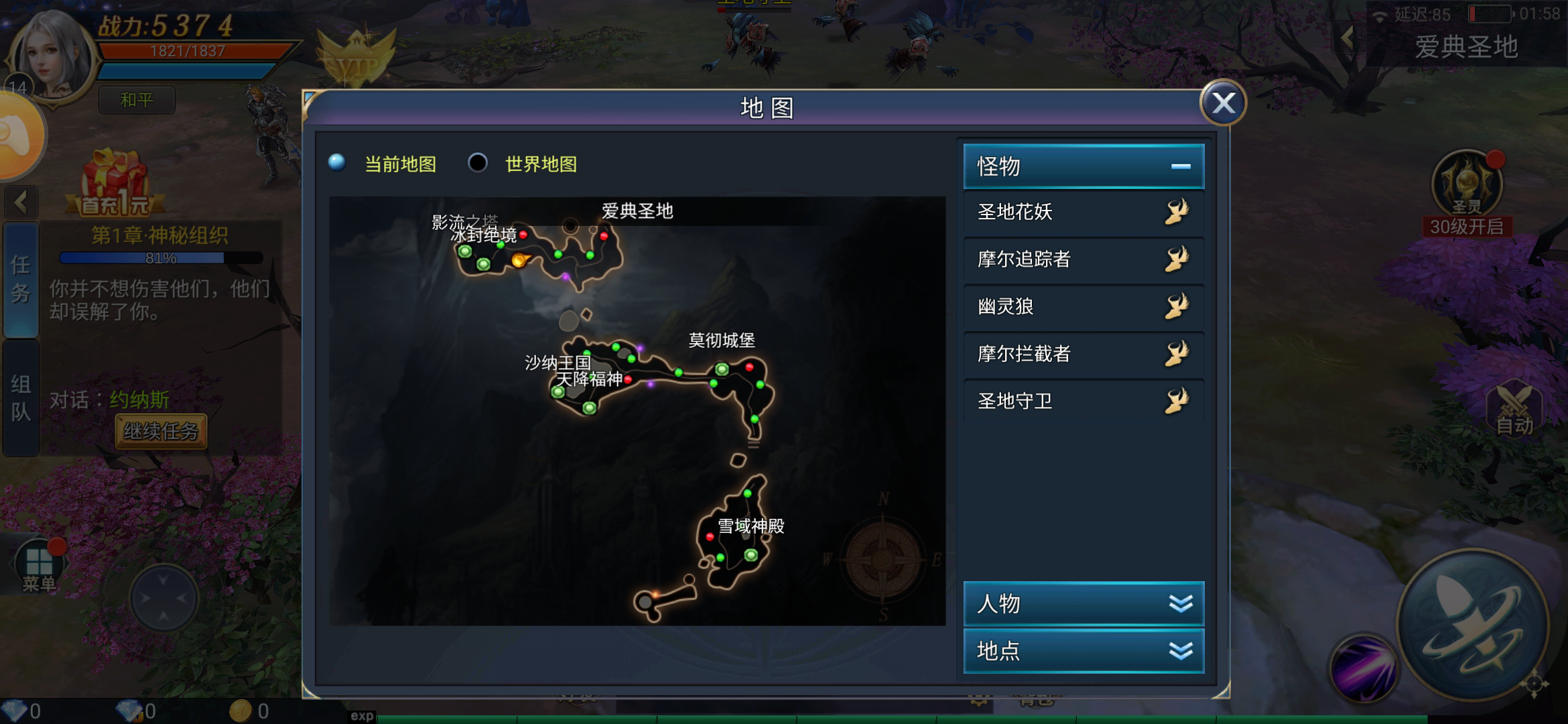Image resolution: width=1568 pixels, height=724 pixels.
Task: Select the 当前地图 radio button
Action: coord(337,163)
